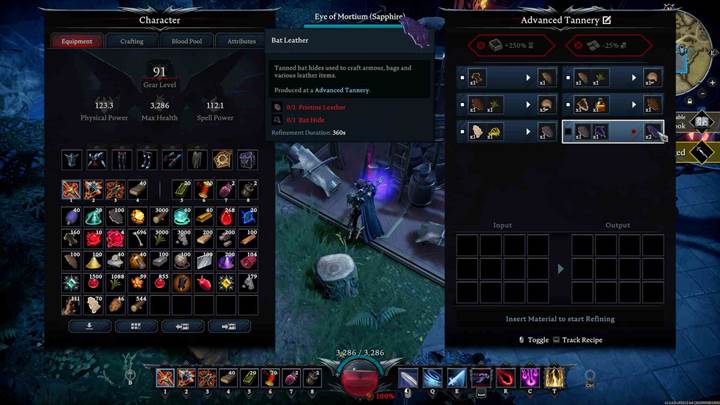Activate the purple C ability icon
720x405 pixels.
tap(528, 377)
